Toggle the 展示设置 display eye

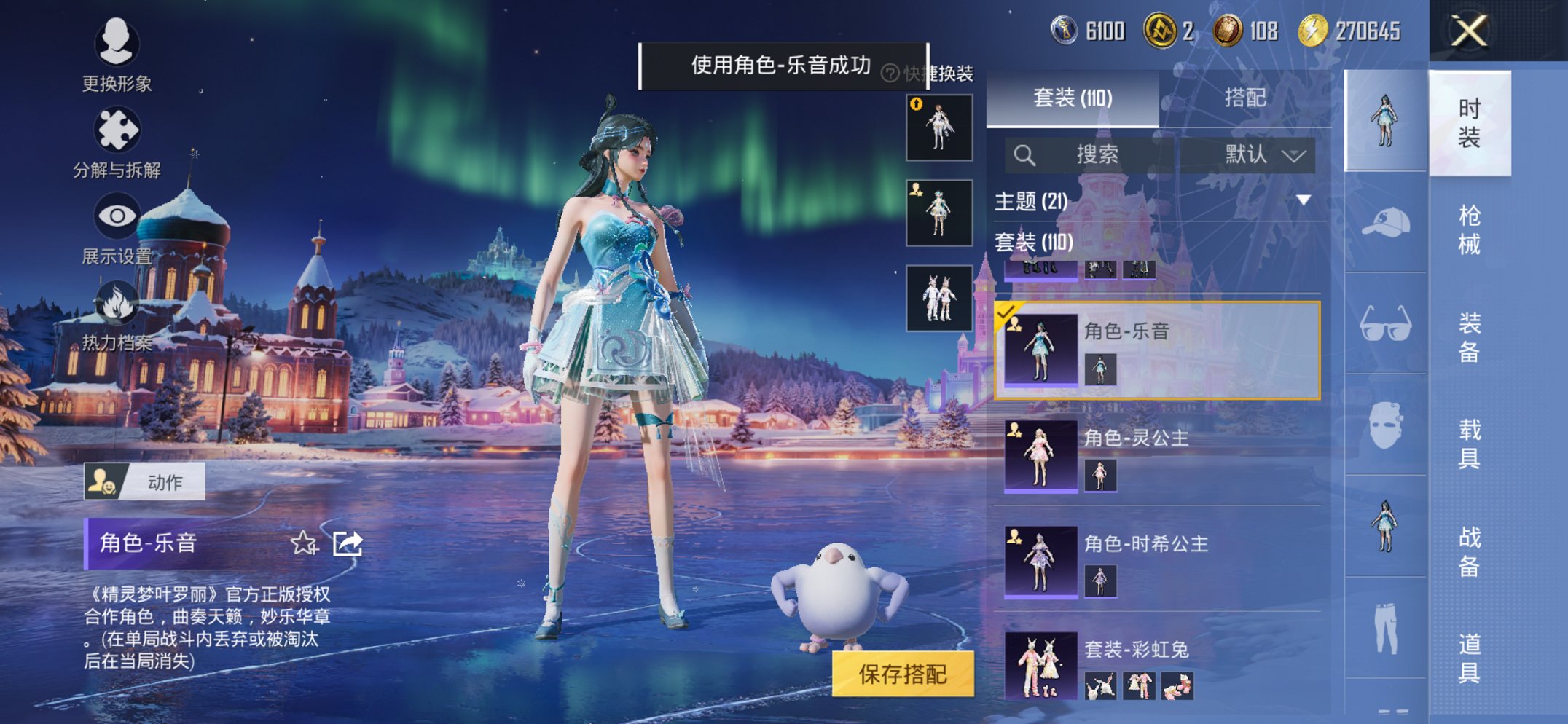pos(117,216)
